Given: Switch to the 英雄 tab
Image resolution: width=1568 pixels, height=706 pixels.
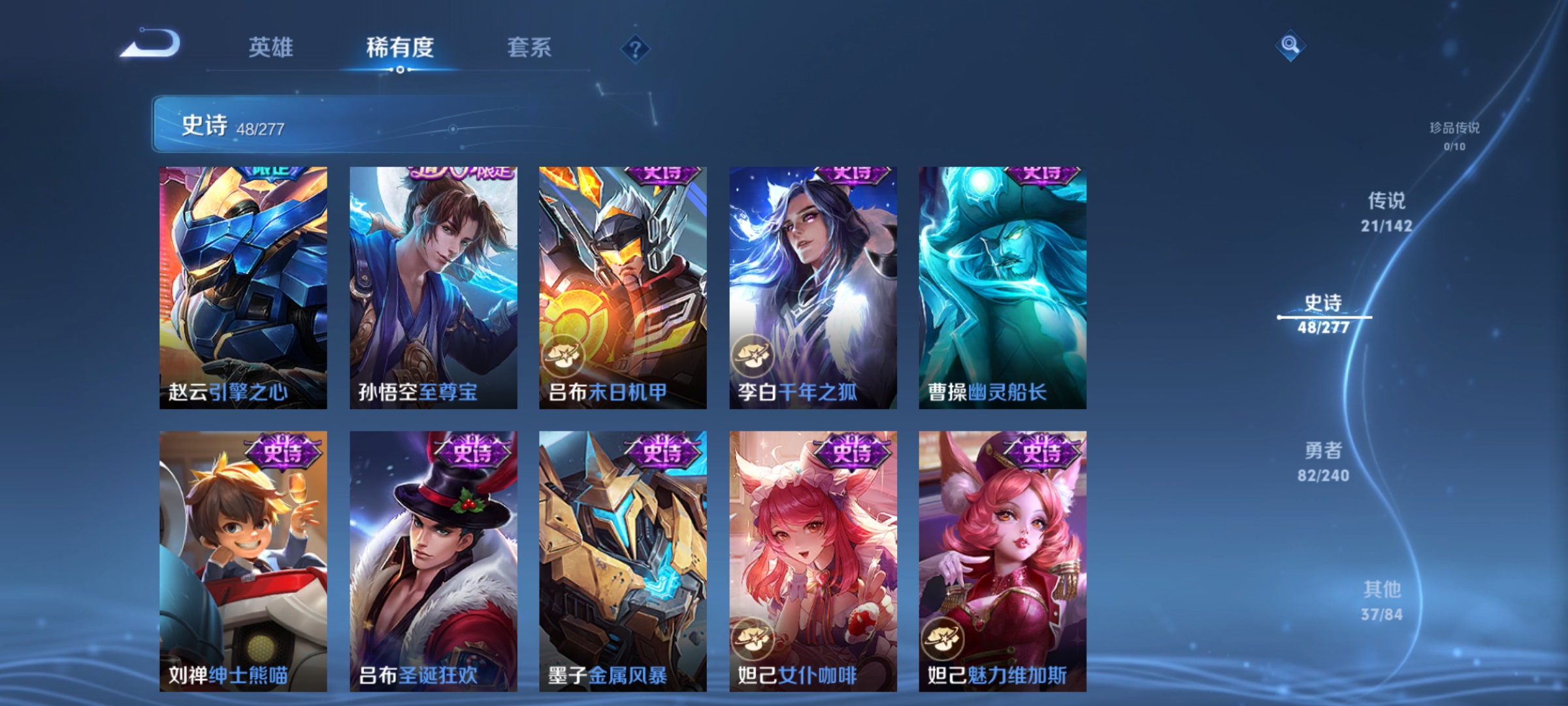Looking at the screenshot, I should pyautogui.click(x=271, y=47).
